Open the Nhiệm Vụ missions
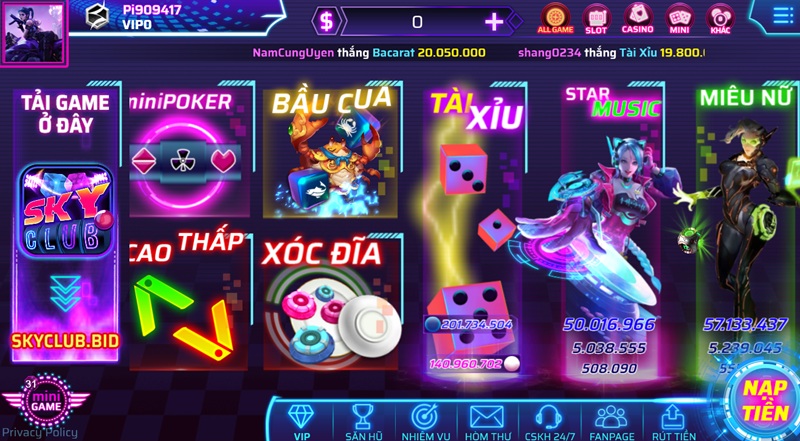 [423, 421]
